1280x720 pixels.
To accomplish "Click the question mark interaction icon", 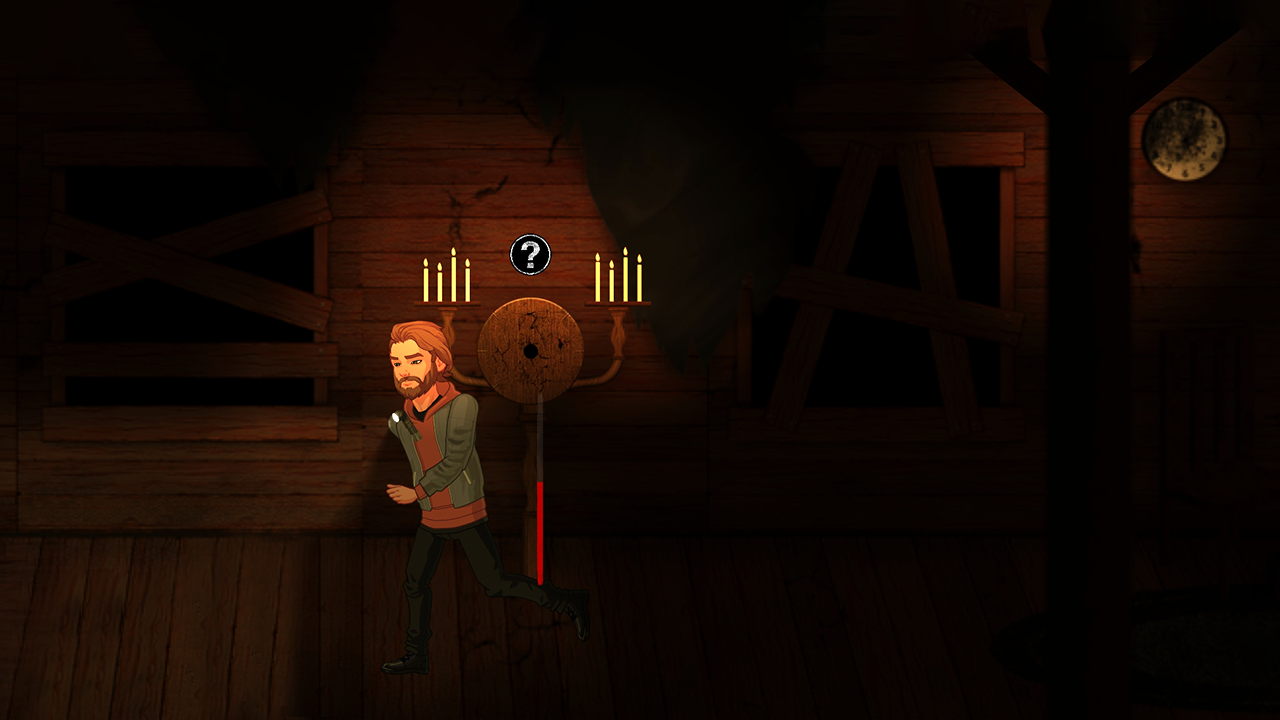I will [x=530, y=255].
